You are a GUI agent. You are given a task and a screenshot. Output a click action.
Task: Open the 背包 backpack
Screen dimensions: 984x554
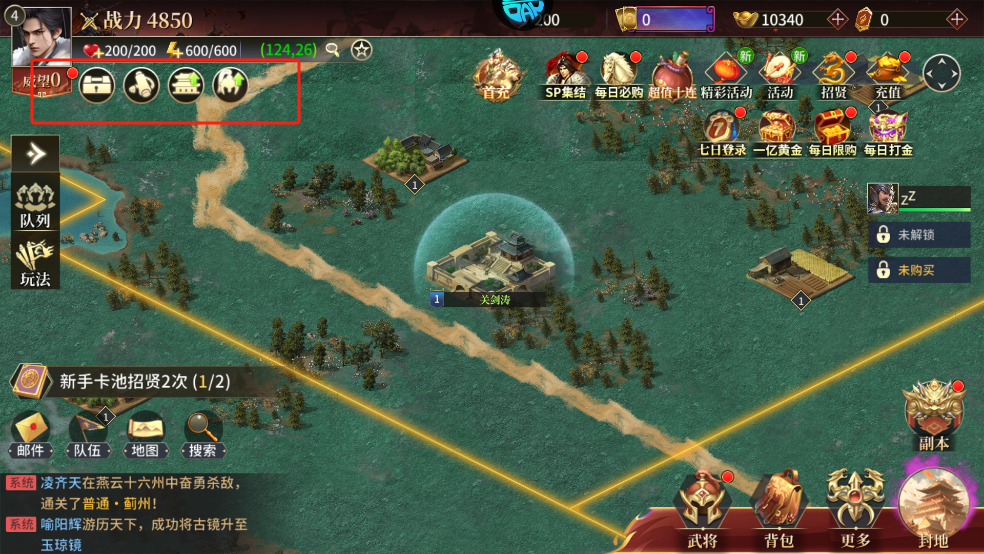tap(778, 510)
